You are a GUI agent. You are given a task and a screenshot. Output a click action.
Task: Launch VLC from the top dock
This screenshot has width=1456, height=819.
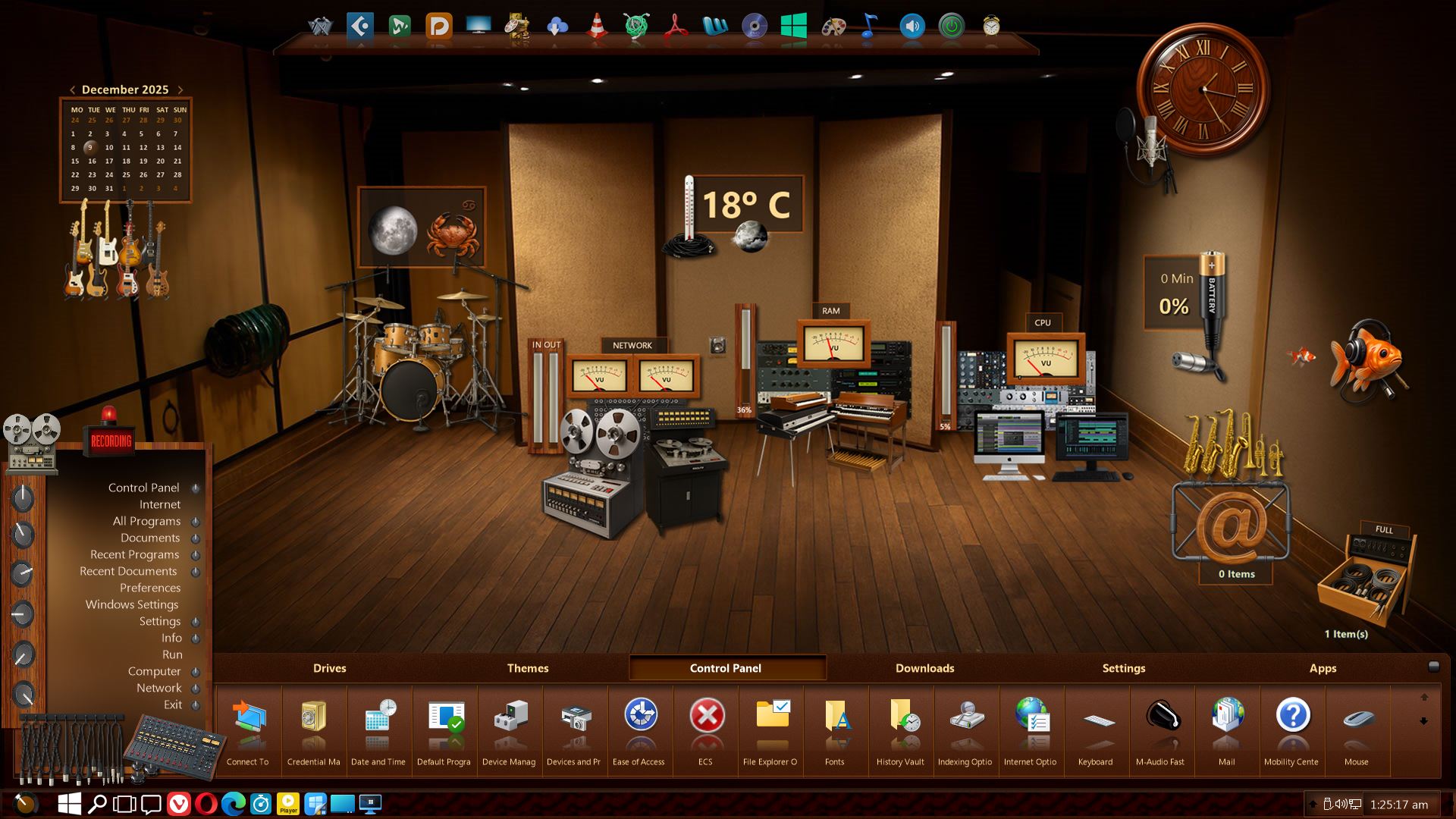click(597, 27)
